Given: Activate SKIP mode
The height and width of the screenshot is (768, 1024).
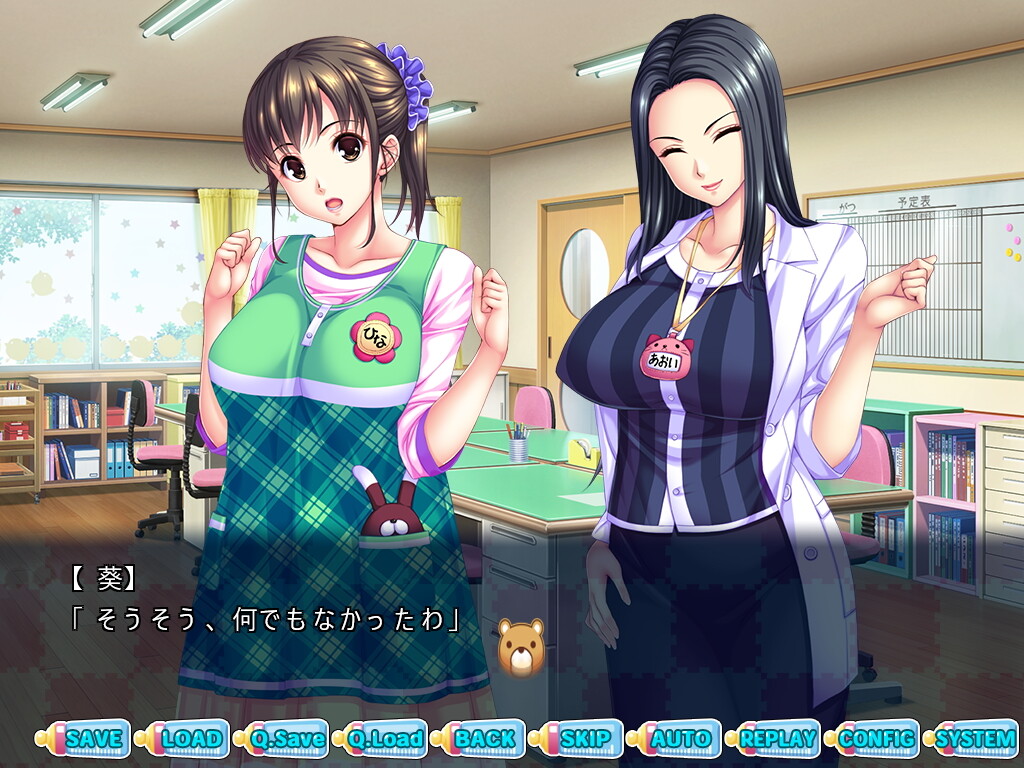Looking at the screenshot, I should [585, 739].
